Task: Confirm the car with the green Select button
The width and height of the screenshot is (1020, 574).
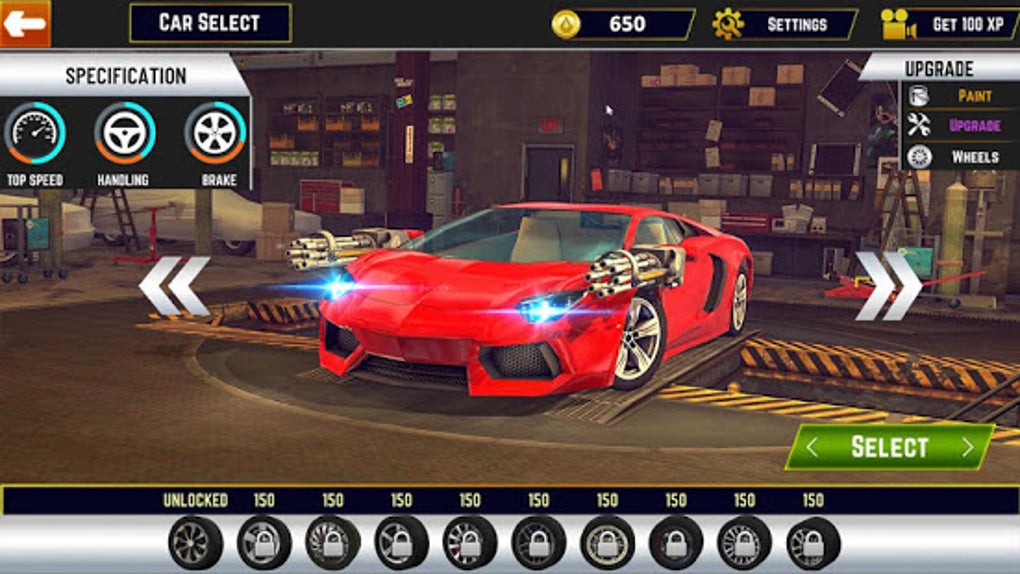Action: pyautogui.click(x=890, y=447)
